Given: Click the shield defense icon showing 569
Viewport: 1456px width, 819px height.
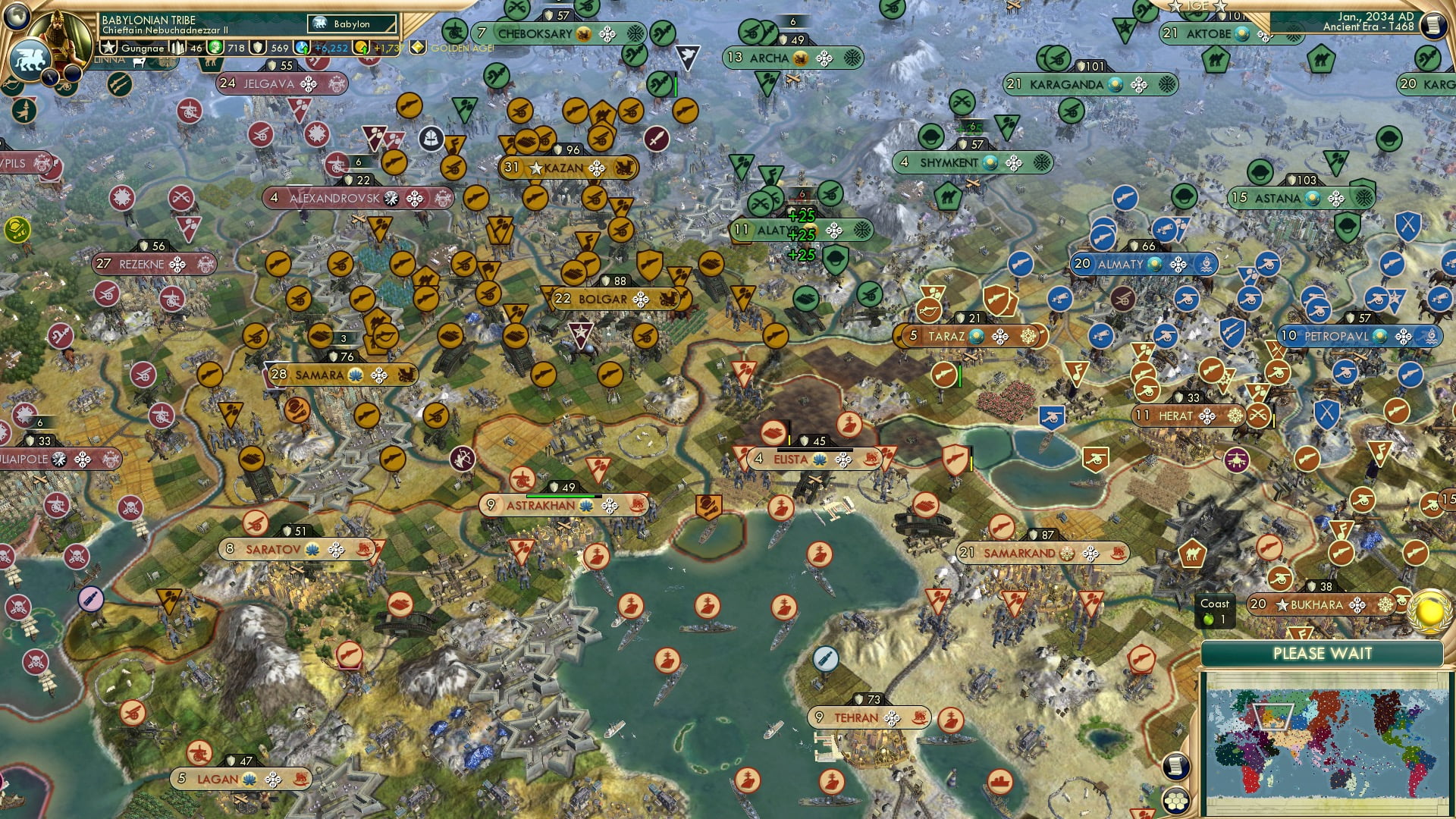Looking at the screenshot, I should 259,47.
